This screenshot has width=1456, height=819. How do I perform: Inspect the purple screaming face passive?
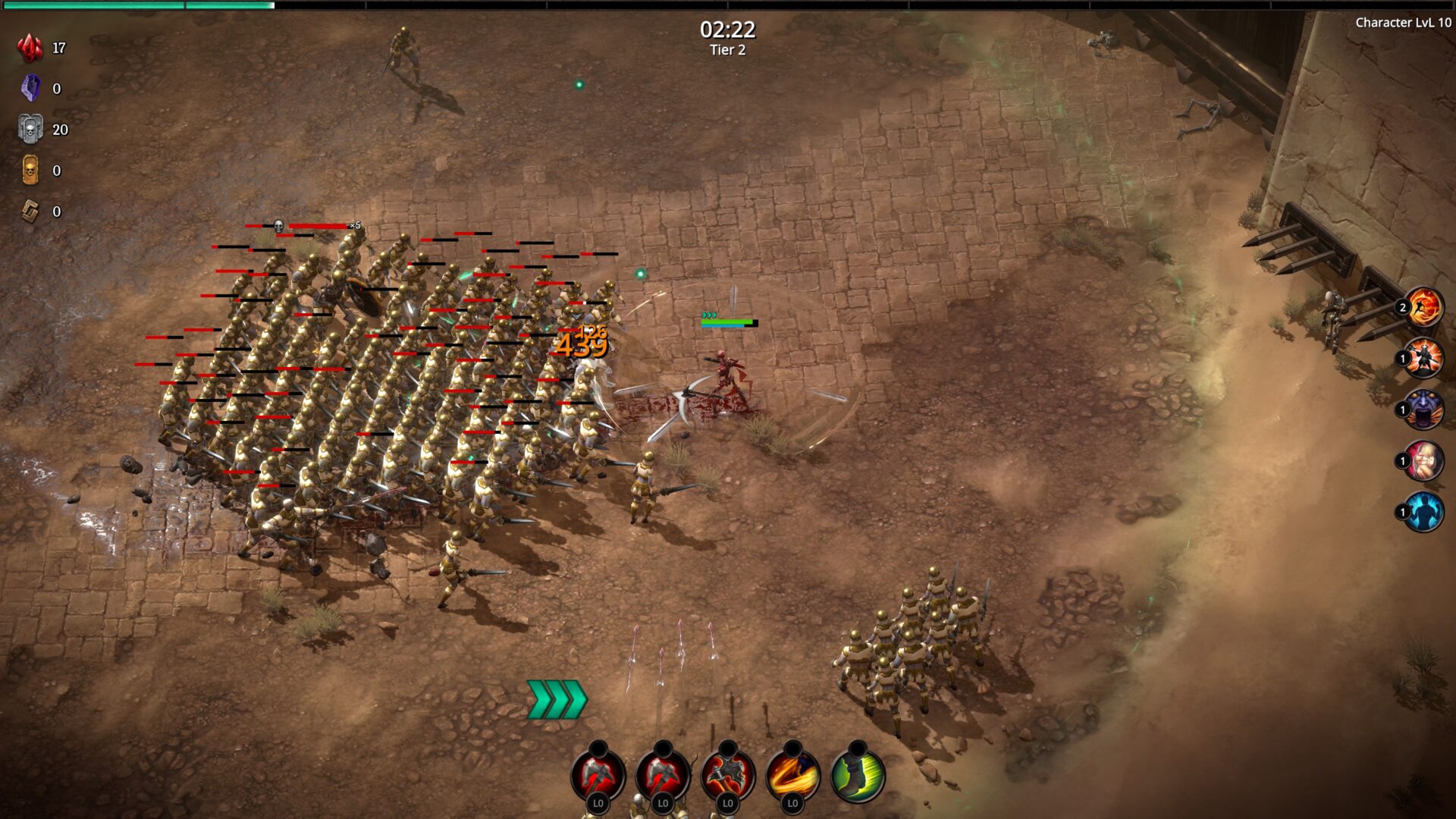click(x=1423, y=410)
